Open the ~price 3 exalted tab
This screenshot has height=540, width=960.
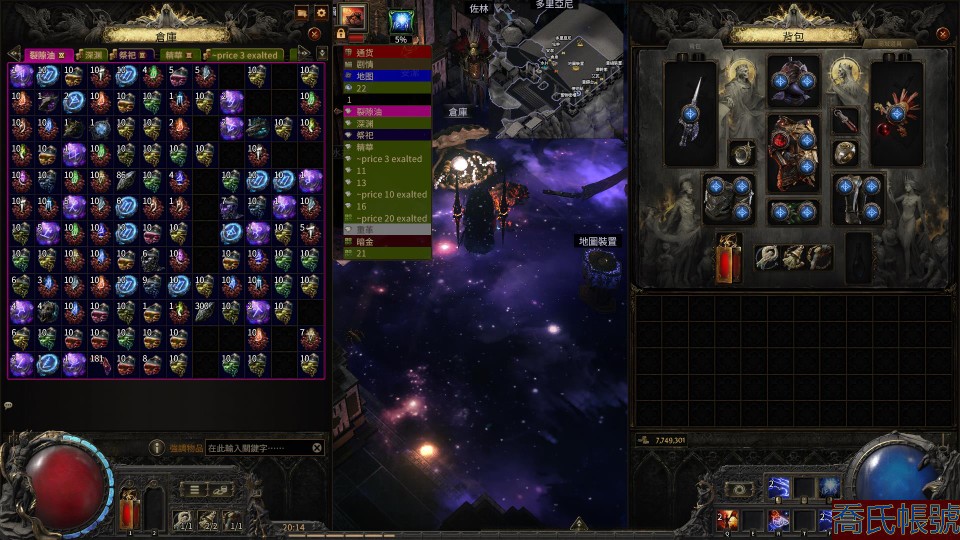(244, 54)
